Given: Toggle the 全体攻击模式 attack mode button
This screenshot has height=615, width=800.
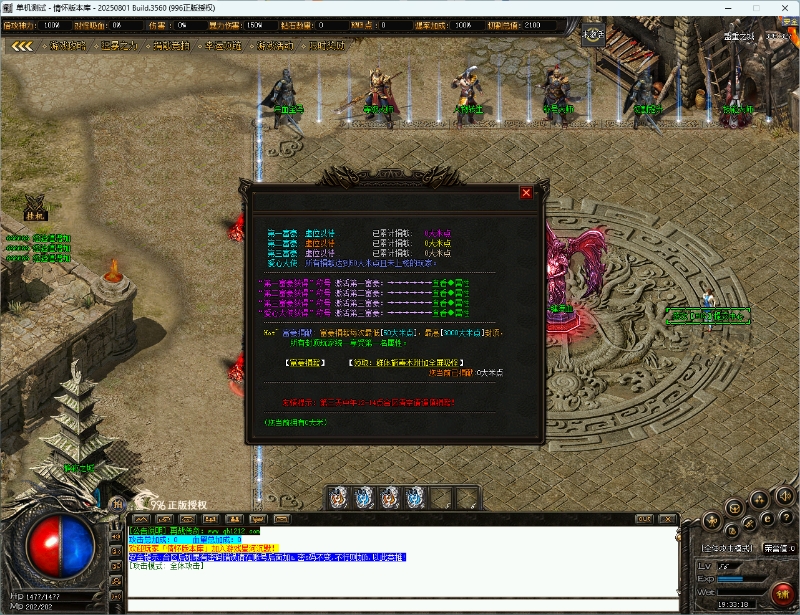Looking at the screenshot, I should tap(727, 548).
